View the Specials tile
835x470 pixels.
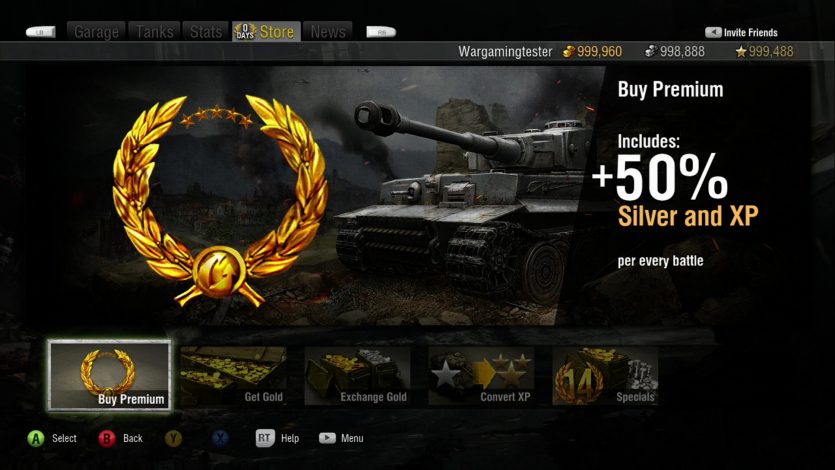pos(605,376)
